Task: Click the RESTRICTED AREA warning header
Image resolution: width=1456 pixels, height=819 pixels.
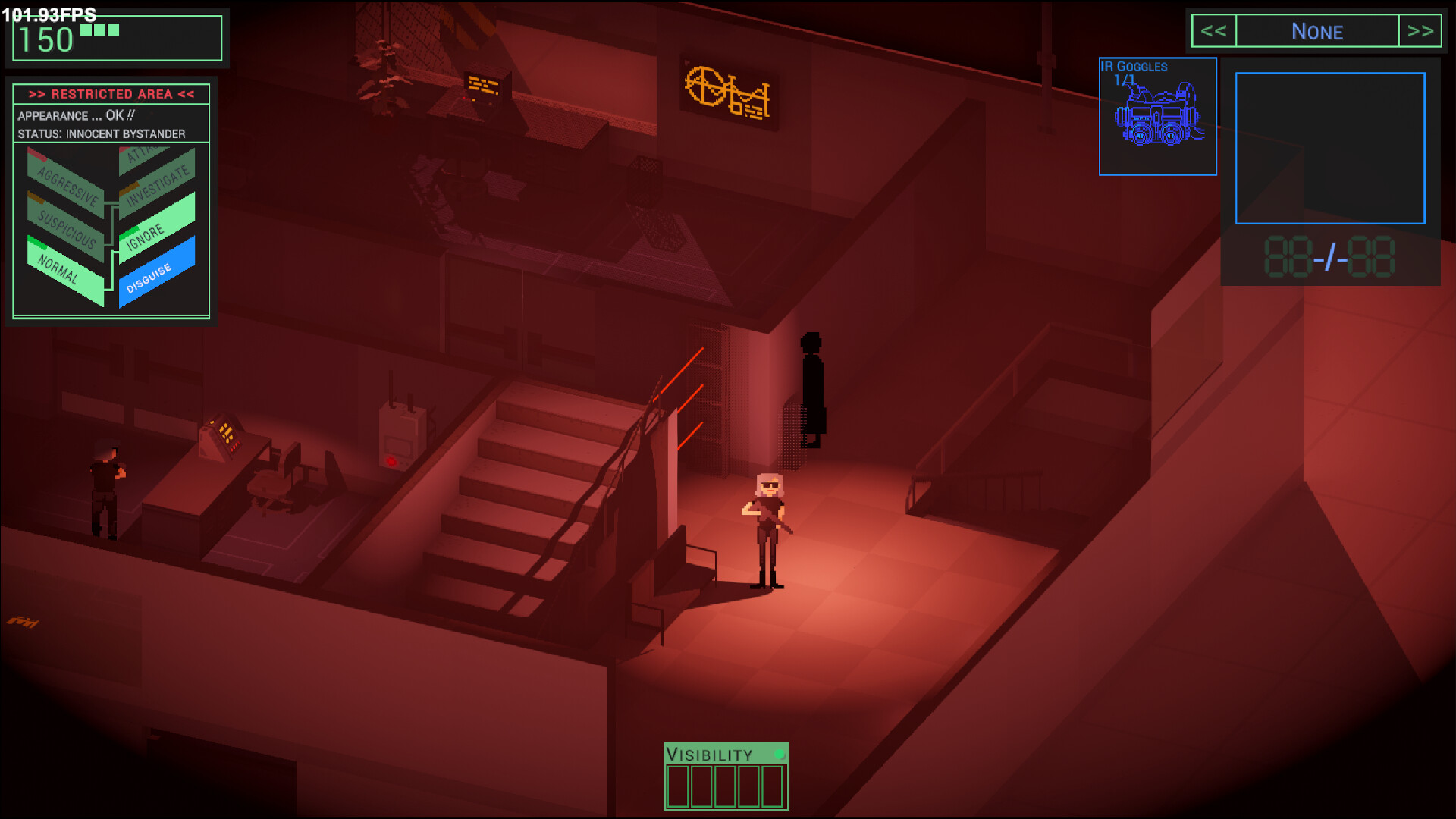Action: [111, 94]
